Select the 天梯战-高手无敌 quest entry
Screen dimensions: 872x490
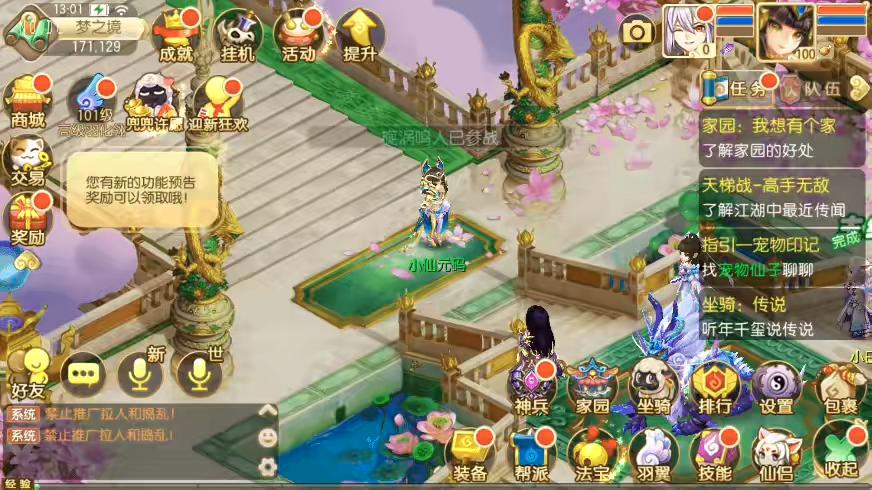point(780,197)
